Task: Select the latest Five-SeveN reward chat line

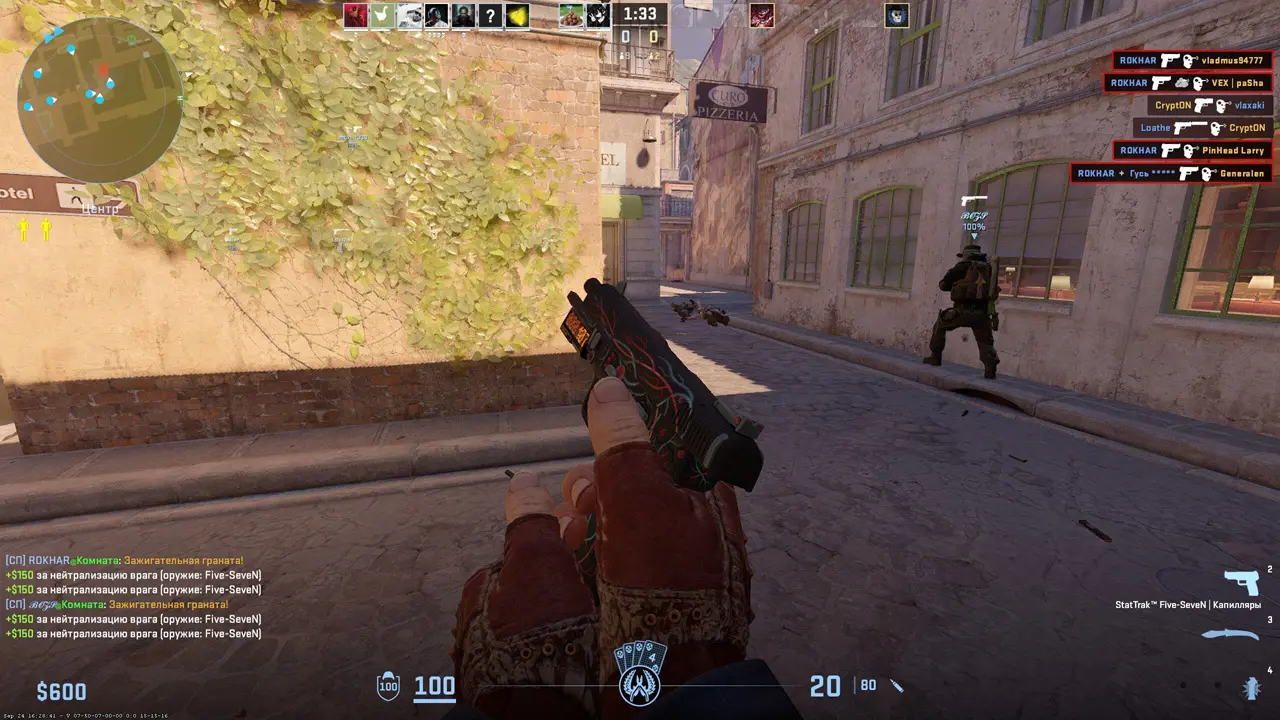Action: 134,633
